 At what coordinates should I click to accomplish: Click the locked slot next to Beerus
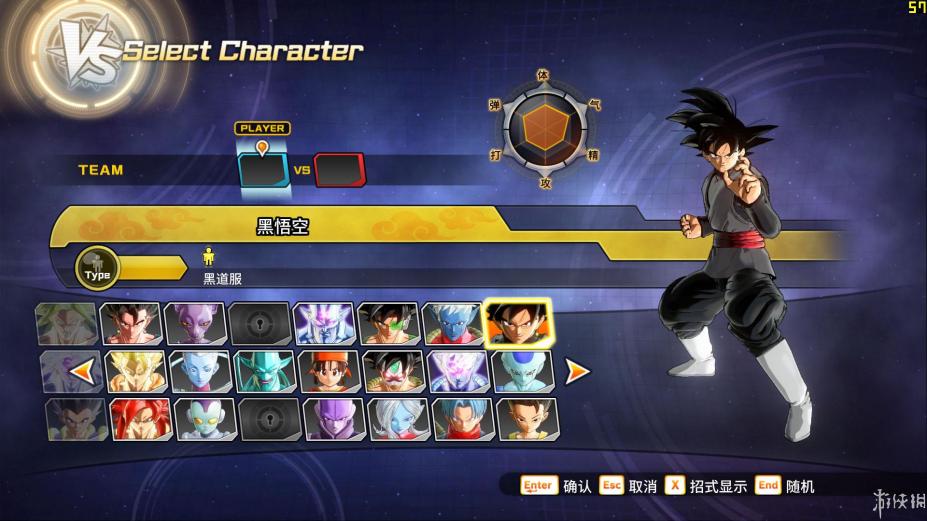259,324
